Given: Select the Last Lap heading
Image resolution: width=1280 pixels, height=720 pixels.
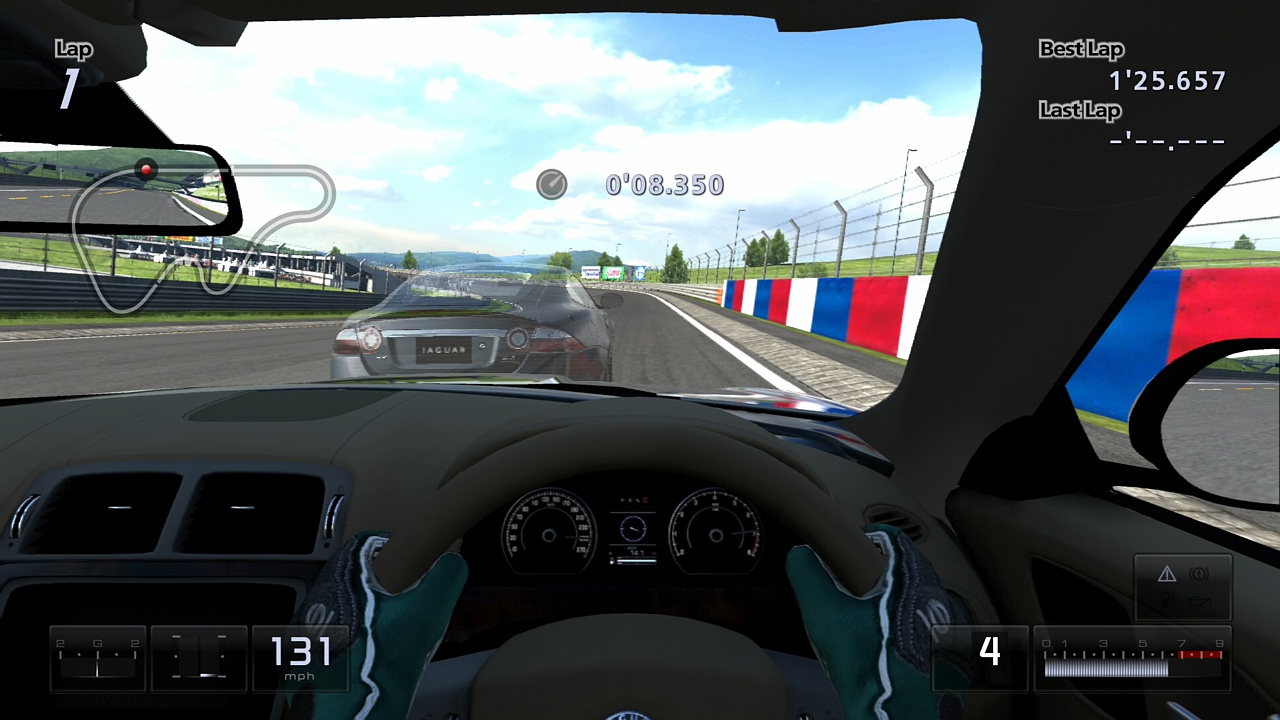Looking at the screenshot, I should click(1079, 111).
